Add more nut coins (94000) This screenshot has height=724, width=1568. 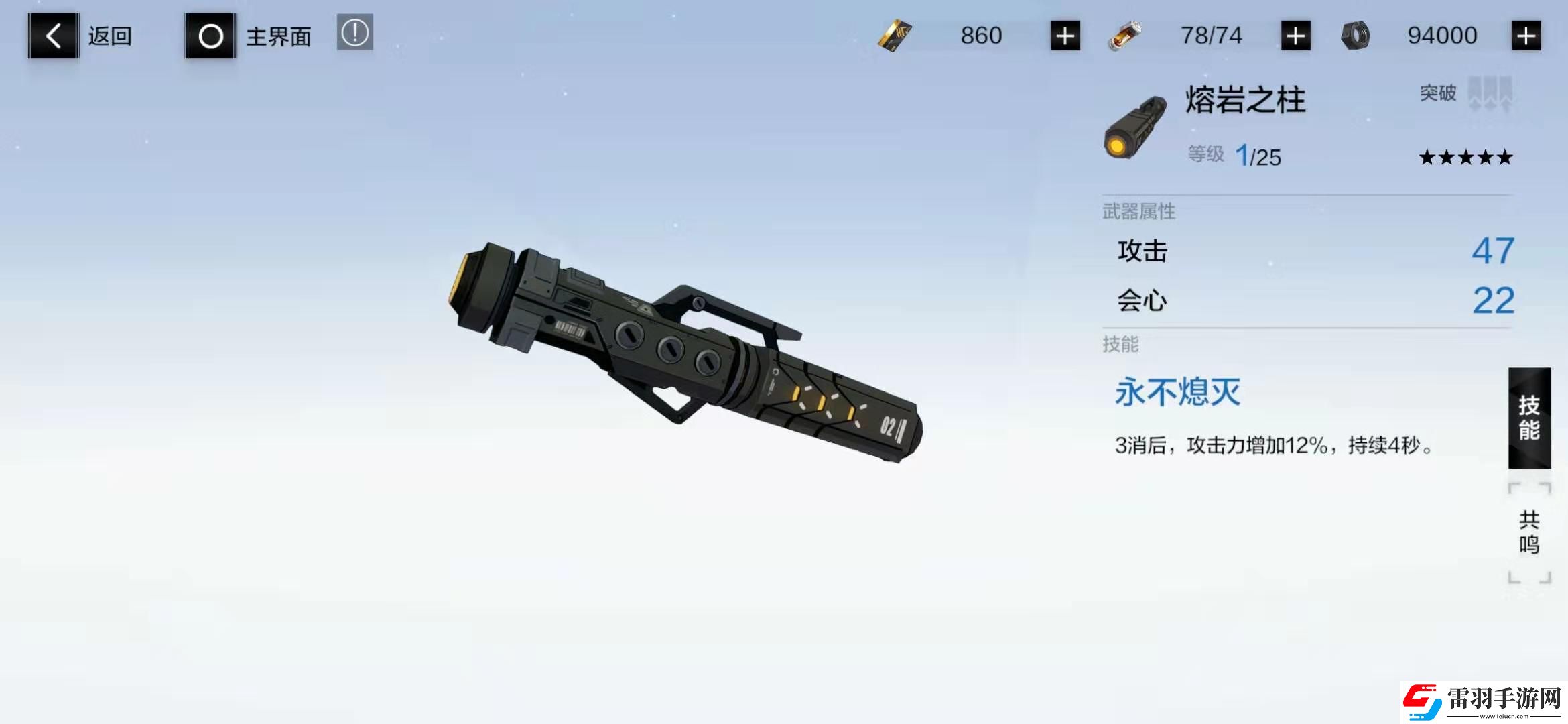[x=1526, y=36]
